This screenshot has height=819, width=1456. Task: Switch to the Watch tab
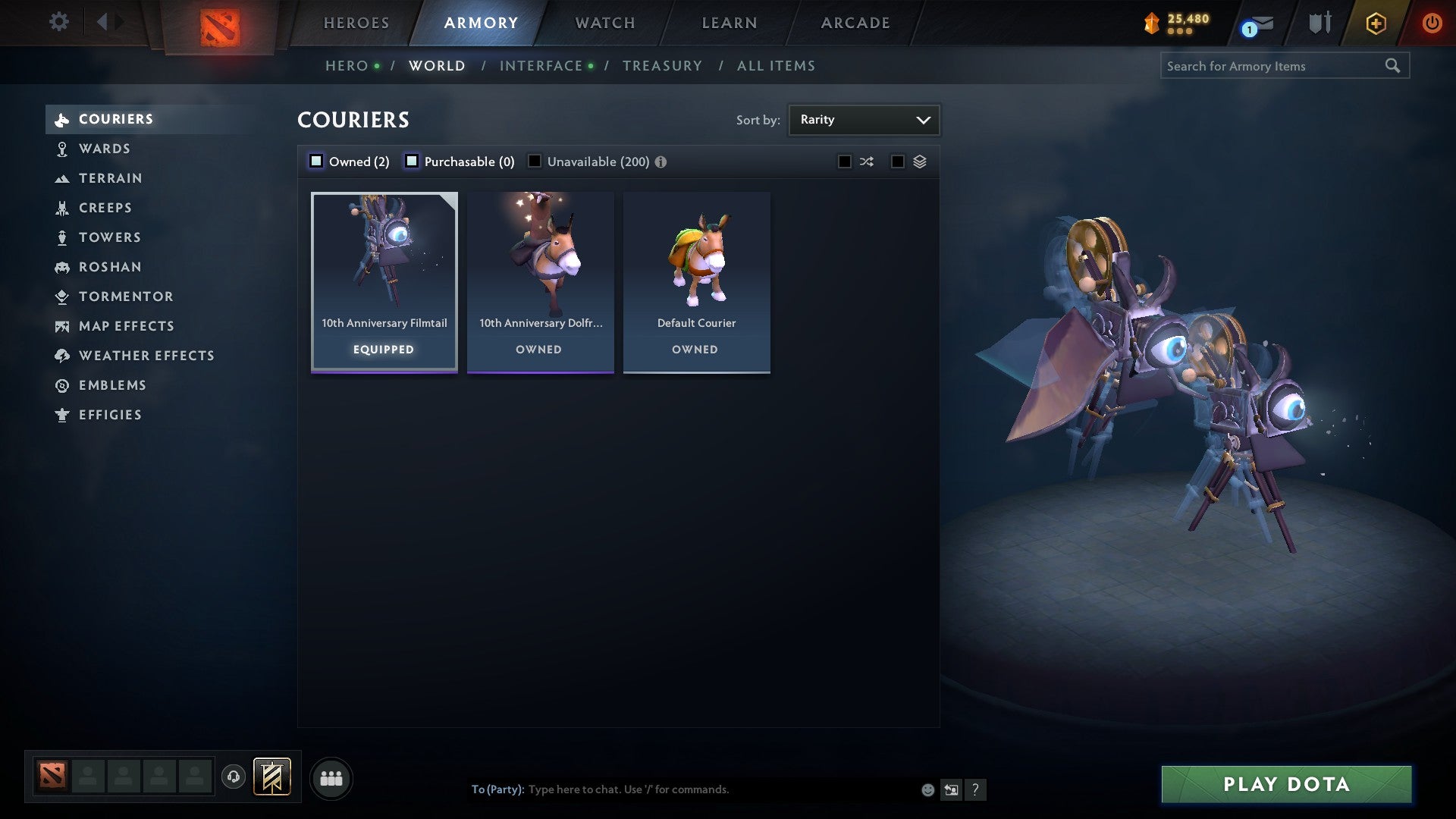coord(604,23)
